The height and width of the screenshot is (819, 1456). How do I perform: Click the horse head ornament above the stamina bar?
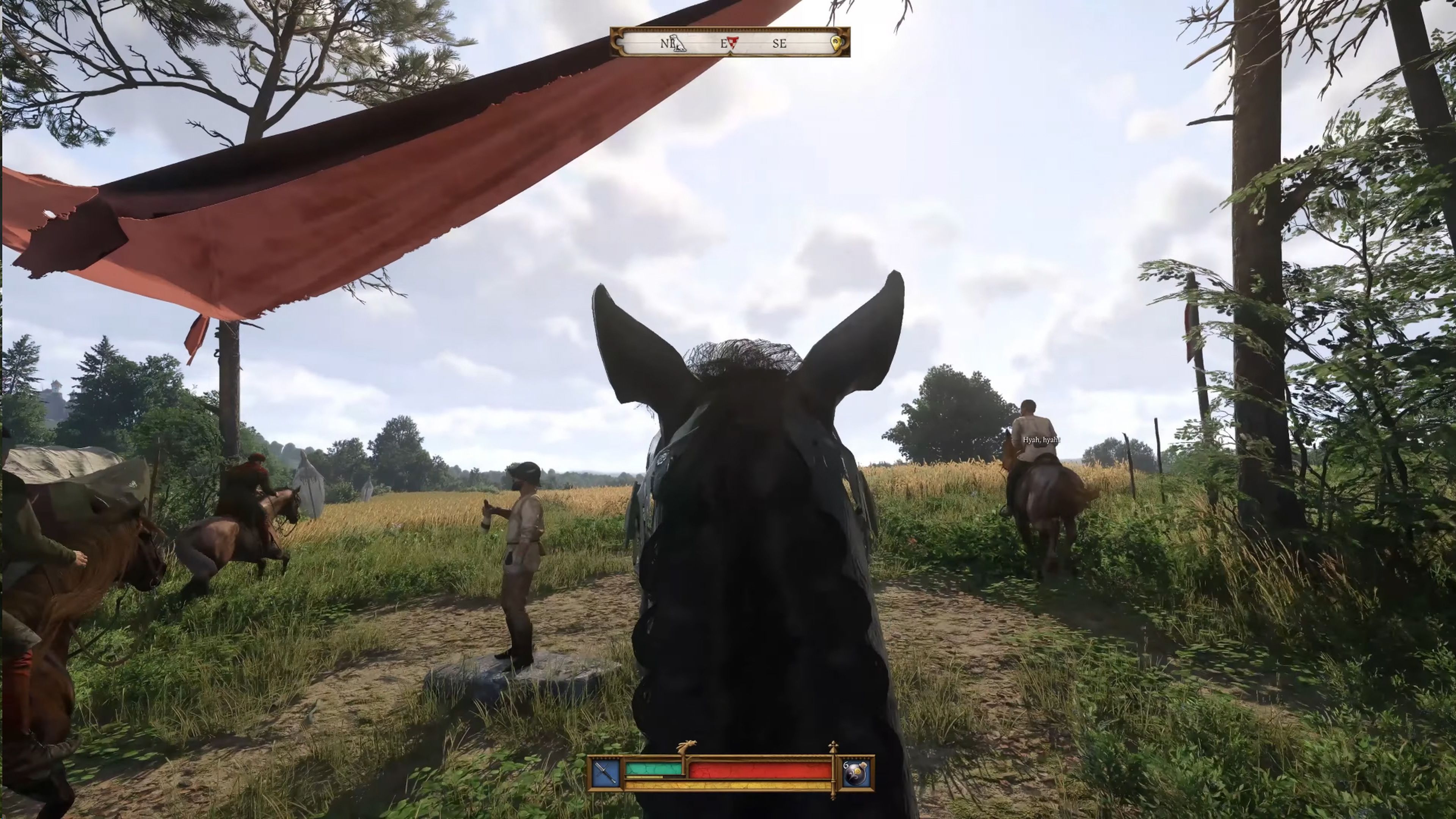tap(687, 746)
